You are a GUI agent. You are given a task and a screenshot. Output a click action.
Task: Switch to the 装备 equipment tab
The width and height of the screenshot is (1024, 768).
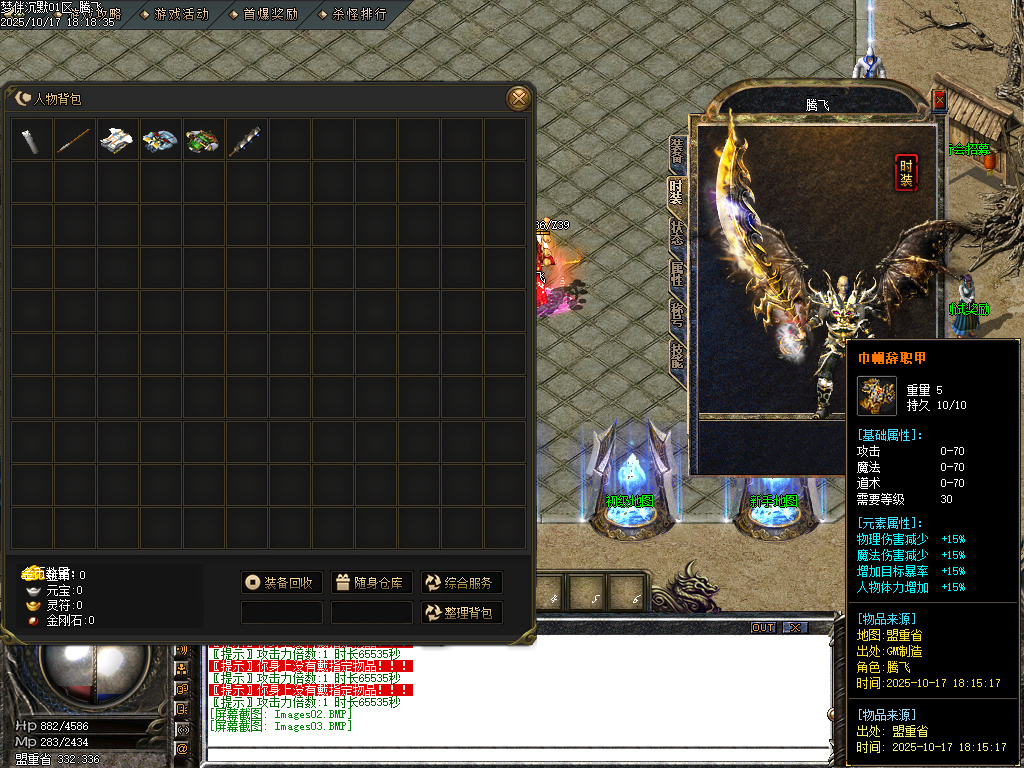tap(677, 151)
